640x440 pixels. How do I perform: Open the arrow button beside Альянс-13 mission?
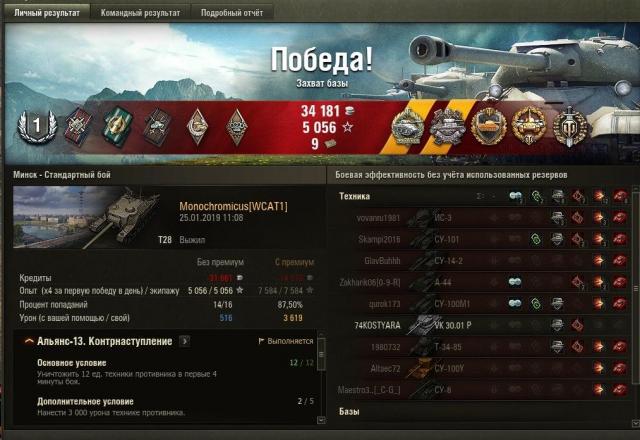[x=185, y=341]
